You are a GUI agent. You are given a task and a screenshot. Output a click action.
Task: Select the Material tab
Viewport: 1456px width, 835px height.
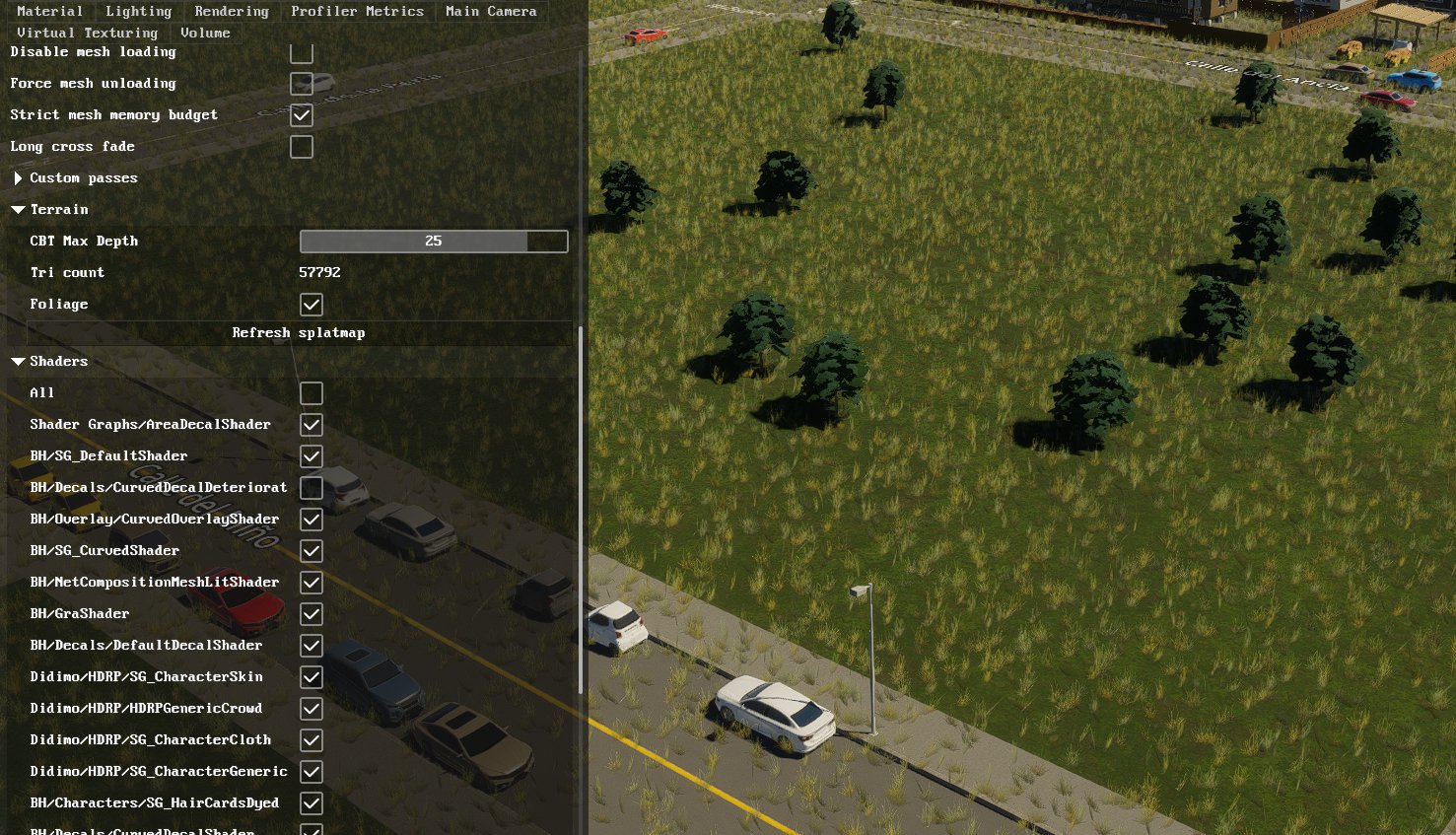(49, 11)
